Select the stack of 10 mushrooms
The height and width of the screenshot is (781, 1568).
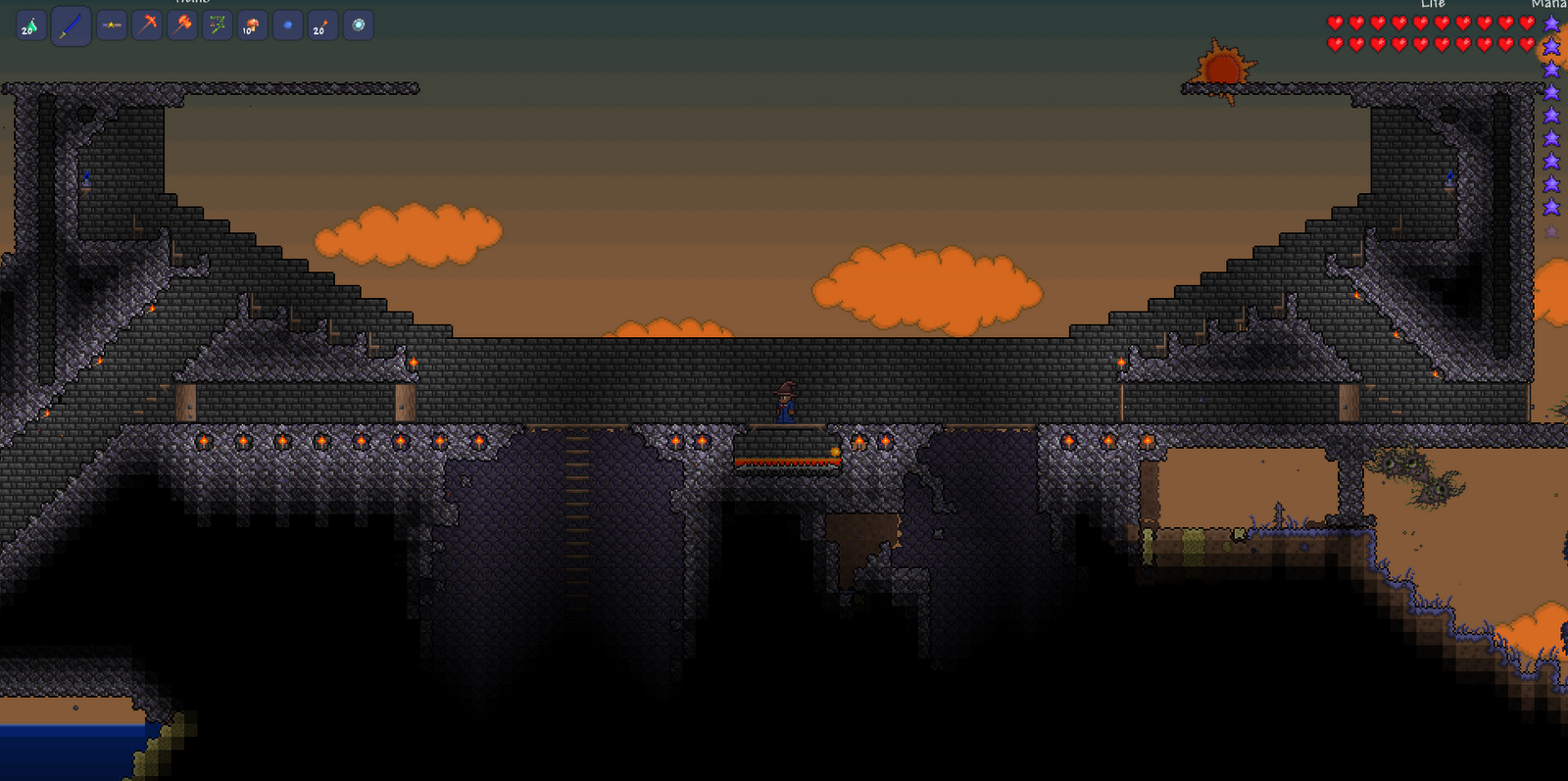click(x=251, y=25)
